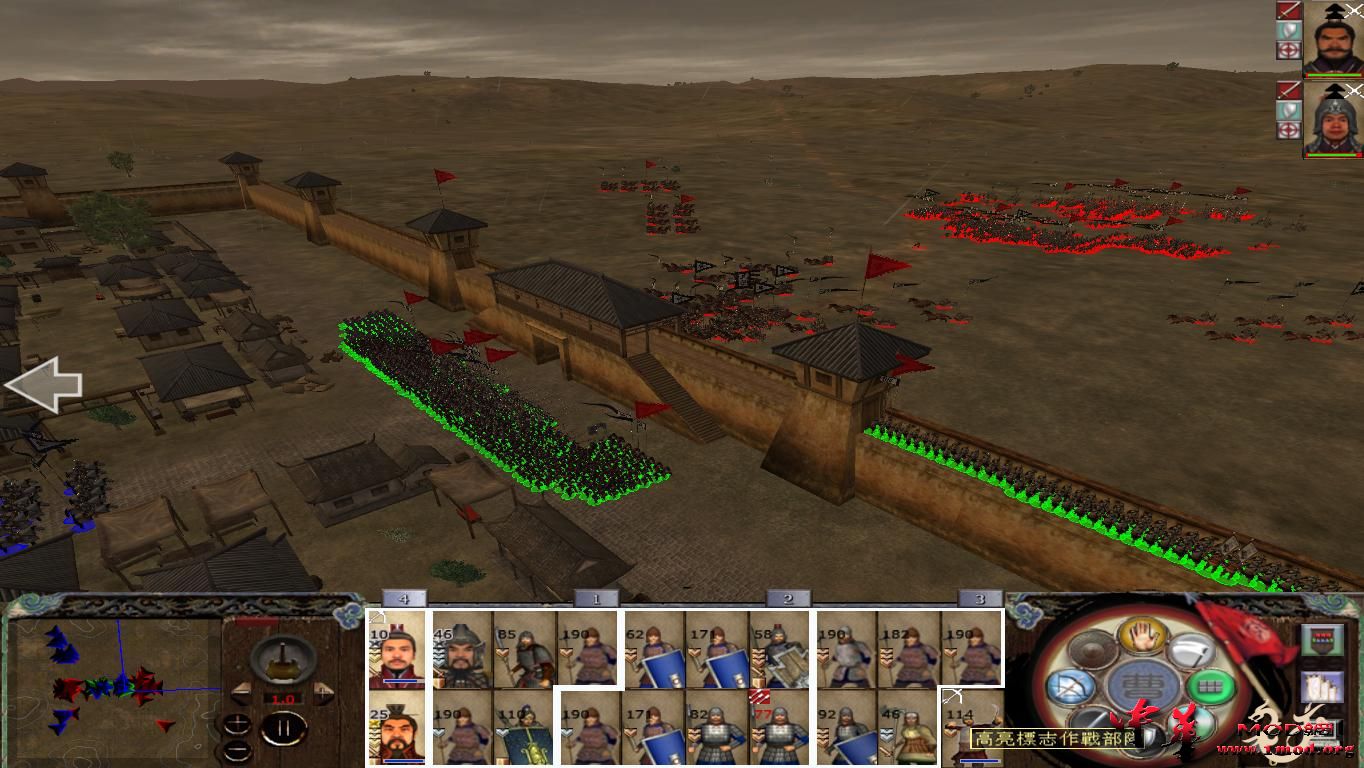
Task: Click the large white arrow on the left battlefield edge
Action: [45, 383]
